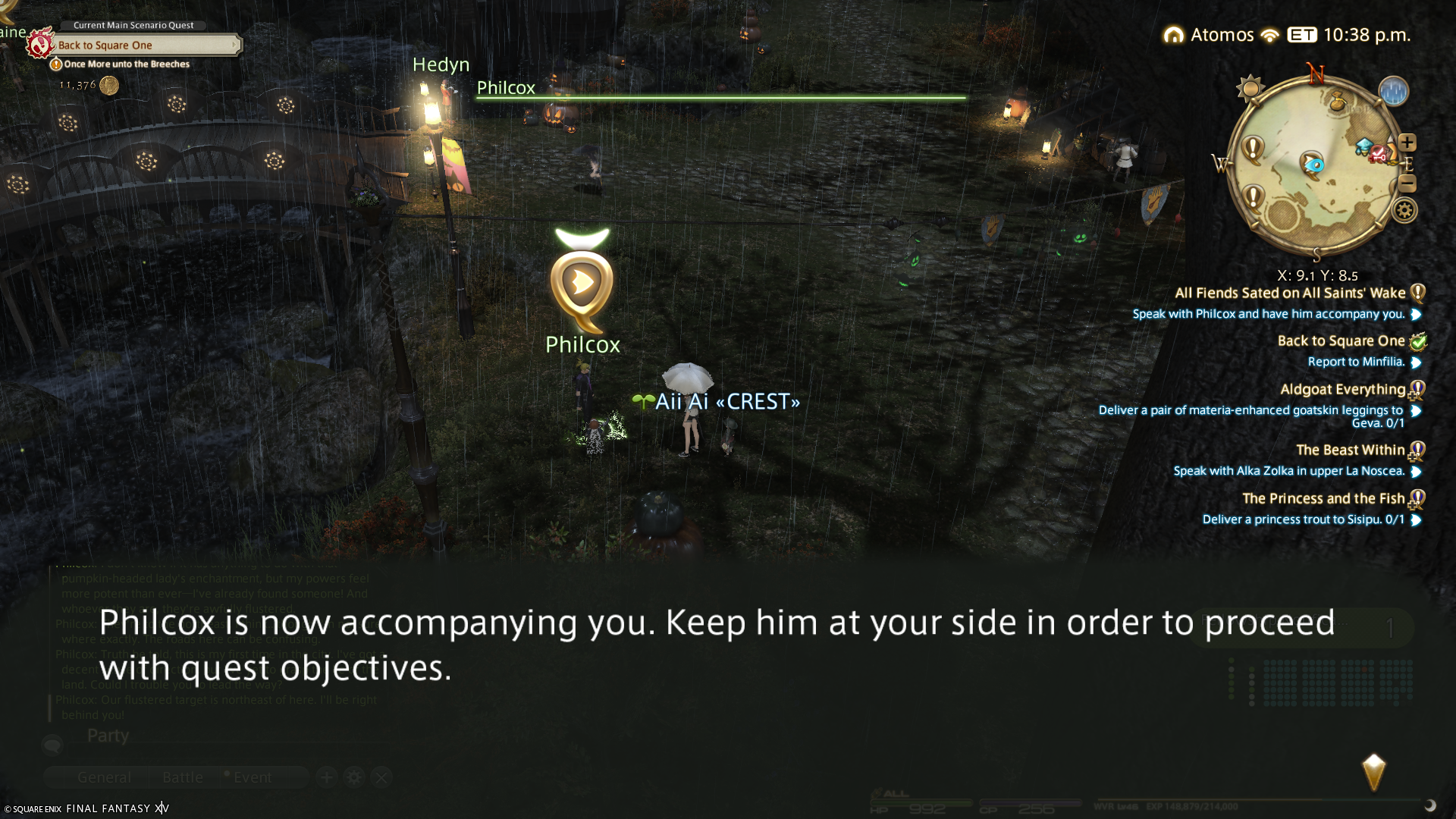Open 'The Beast Within' quest entry
Viewport: 1456px width, 819px height.
coord(1350,450)
